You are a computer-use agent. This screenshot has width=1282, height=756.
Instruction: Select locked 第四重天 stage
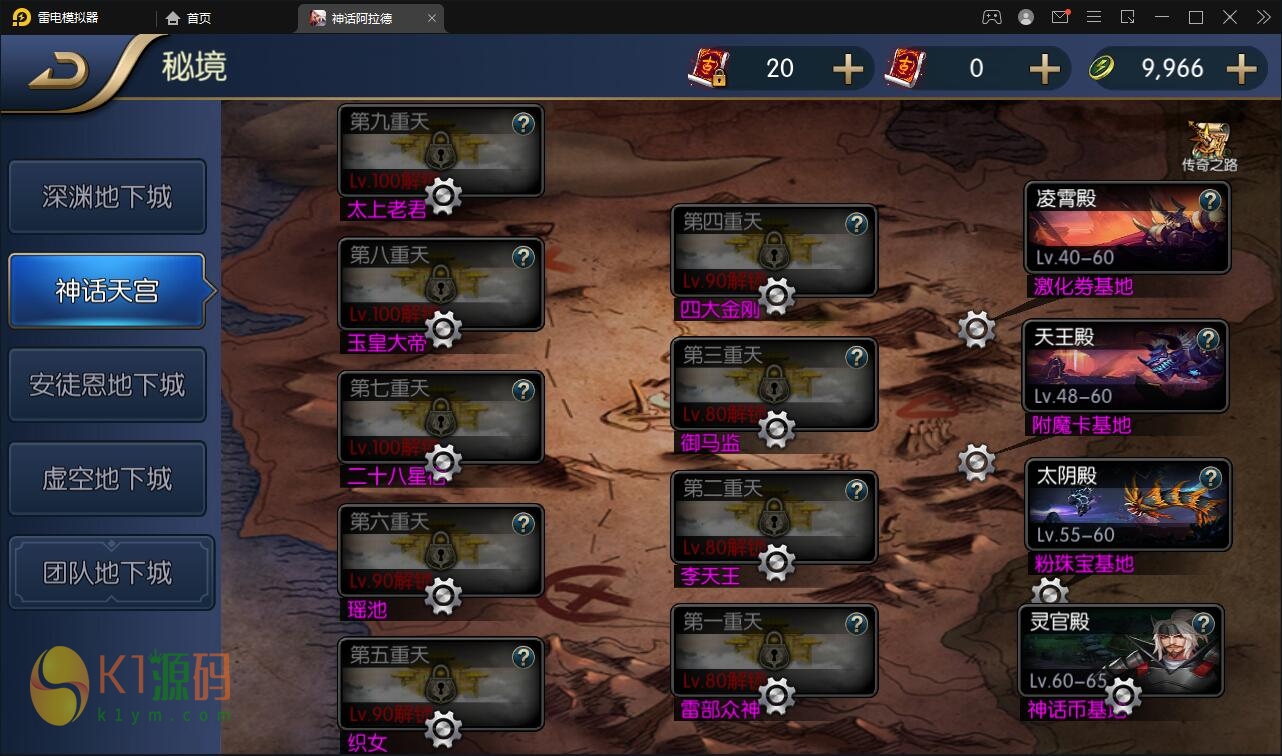774,250
